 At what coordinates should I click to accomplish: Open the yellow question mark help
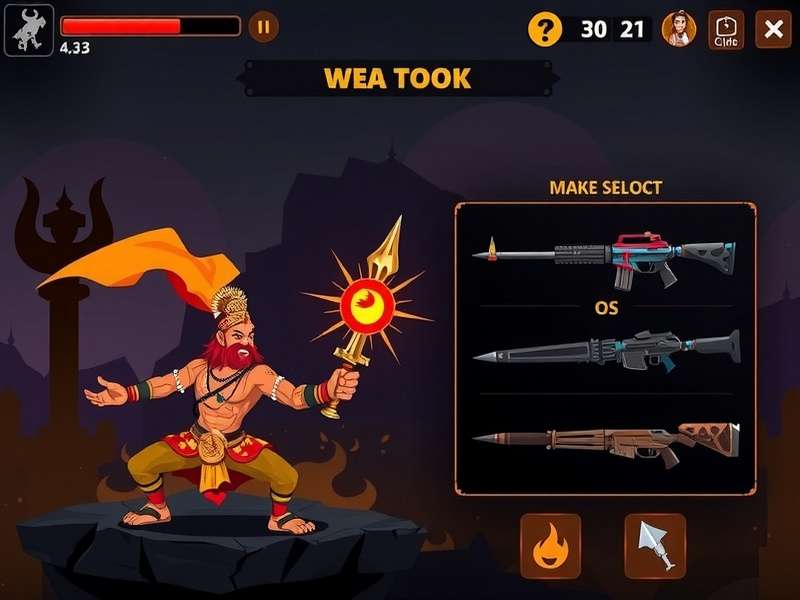545,29
